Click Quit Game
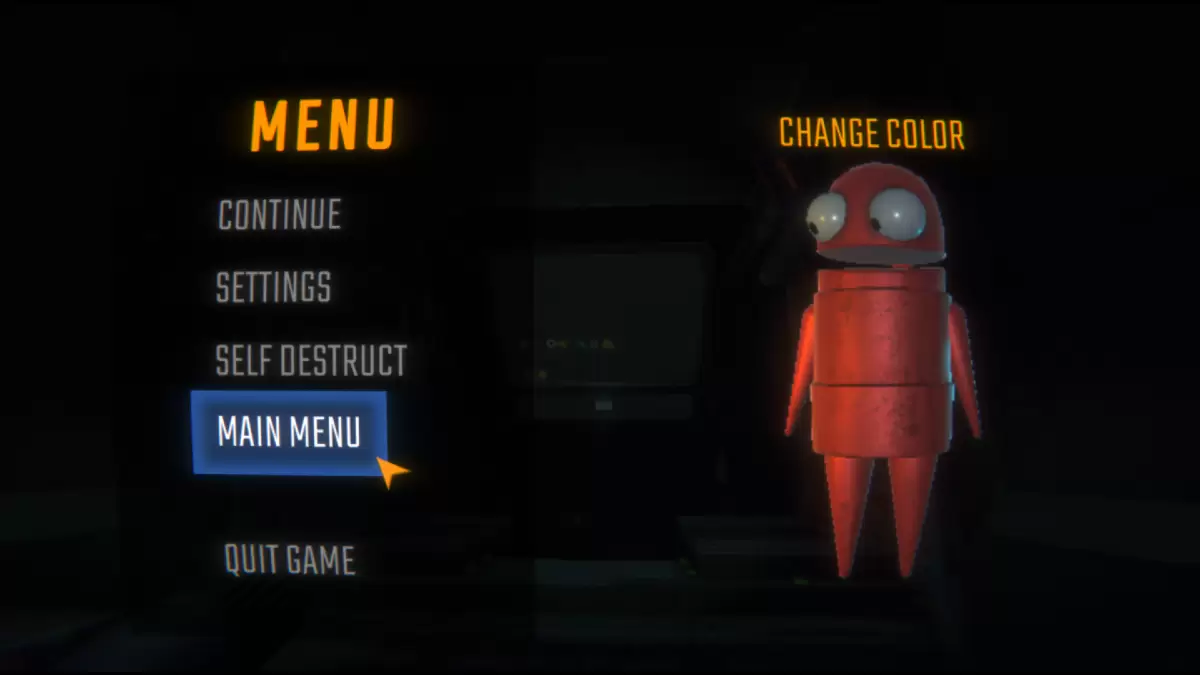 [x=289, y=560]
